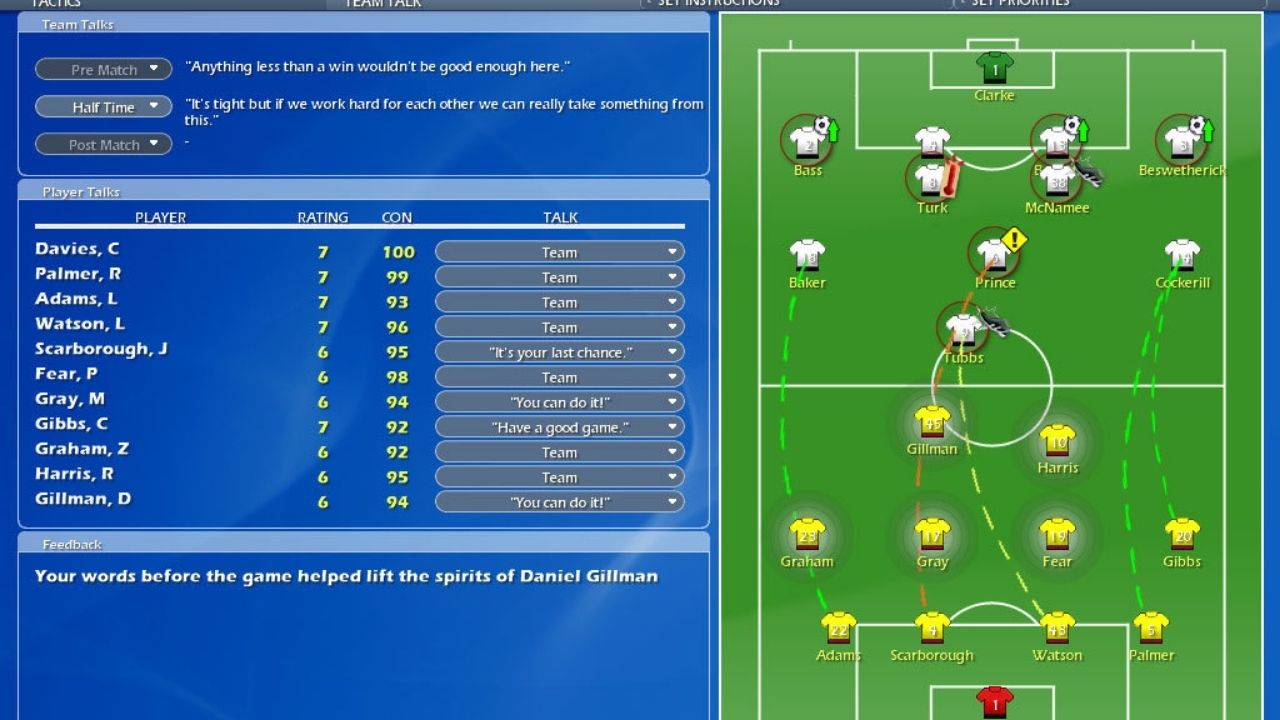Select Tubbs's shirt on the tactics pitch
This screenshot has width=1280, height=720.
pyautogui.click(x=964, y=330)
